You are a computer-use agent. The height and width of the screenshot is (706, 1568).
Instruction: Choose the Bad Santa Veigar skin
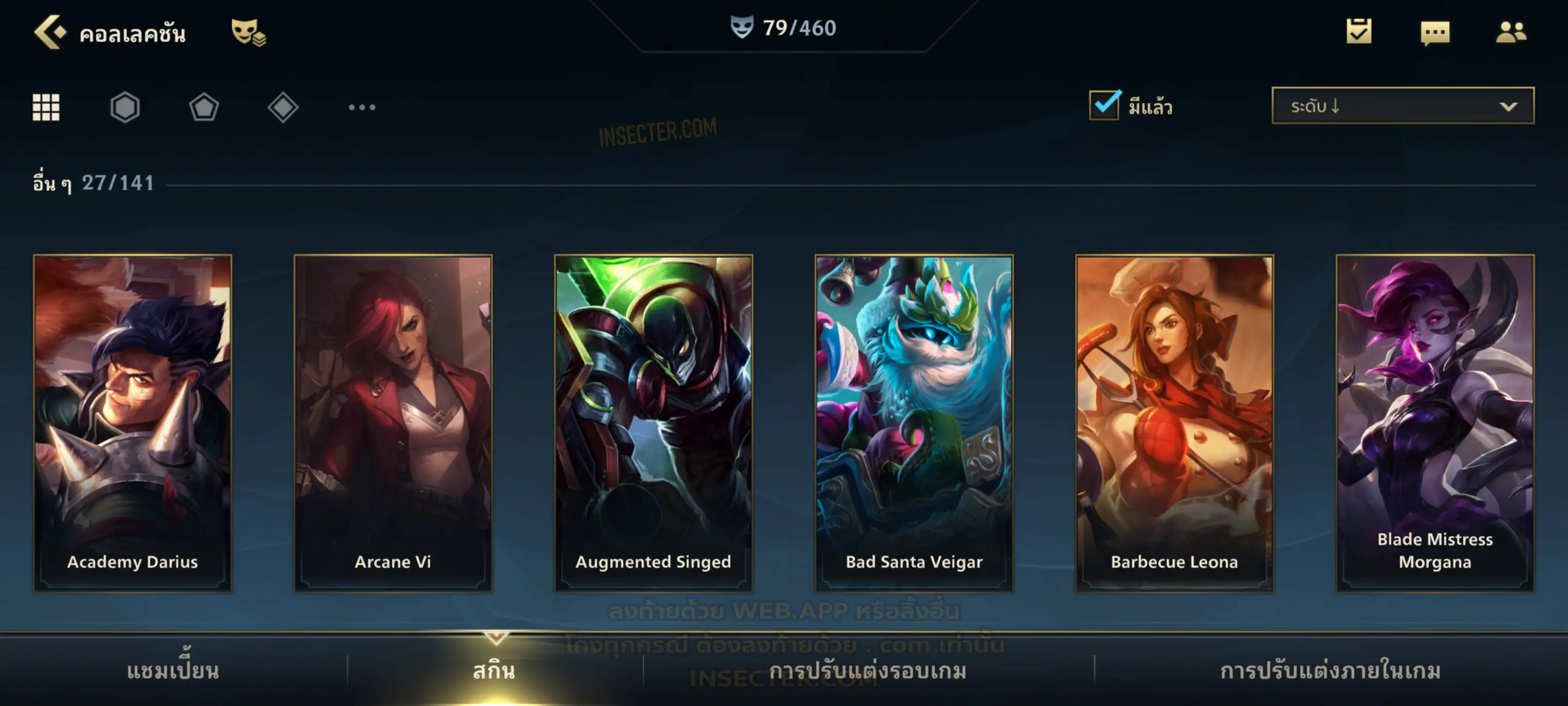click(914, 423)
